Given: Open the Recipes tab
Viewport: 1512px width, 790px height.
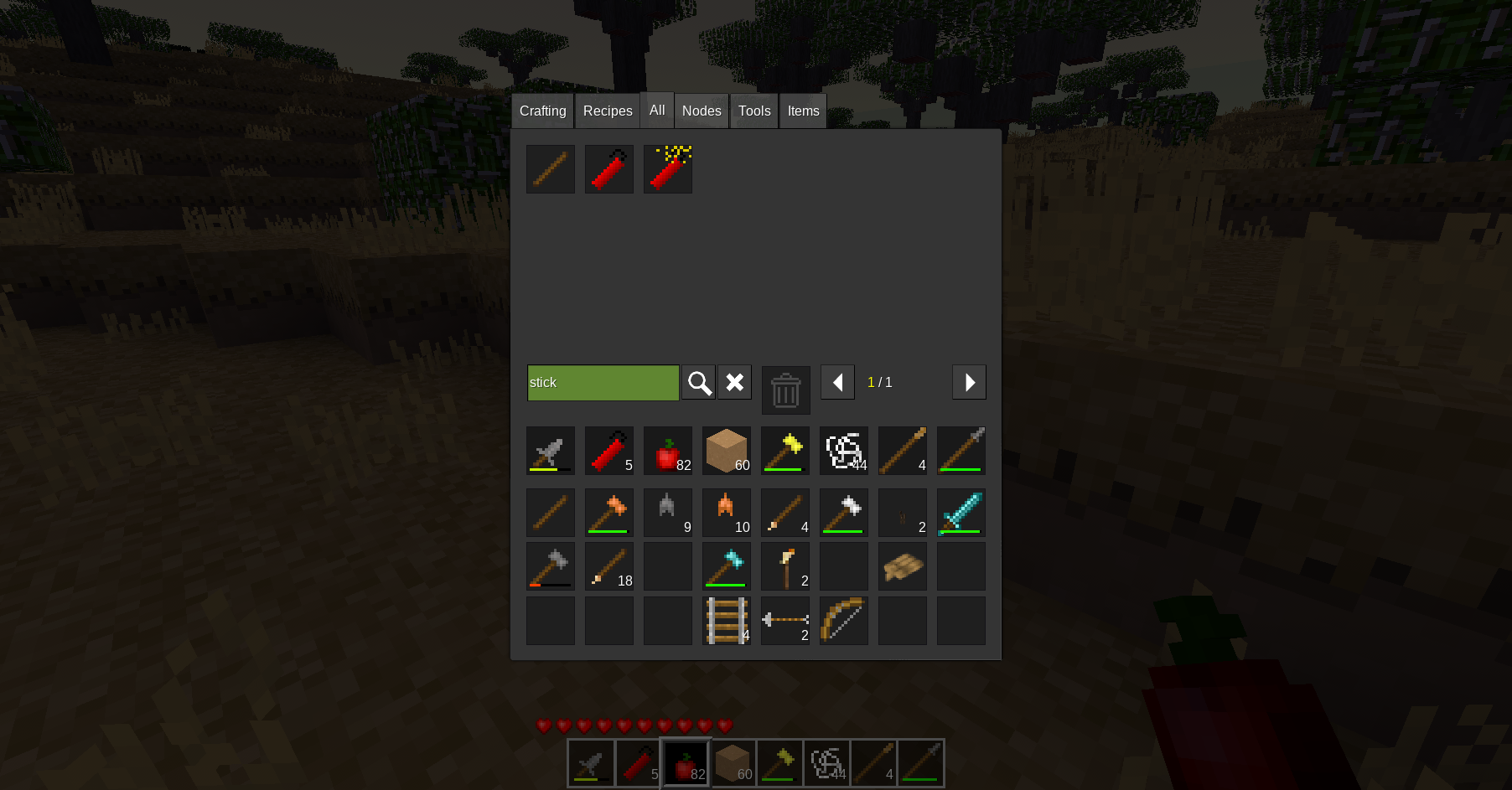Looking at the screenshot, I should 608,111.
